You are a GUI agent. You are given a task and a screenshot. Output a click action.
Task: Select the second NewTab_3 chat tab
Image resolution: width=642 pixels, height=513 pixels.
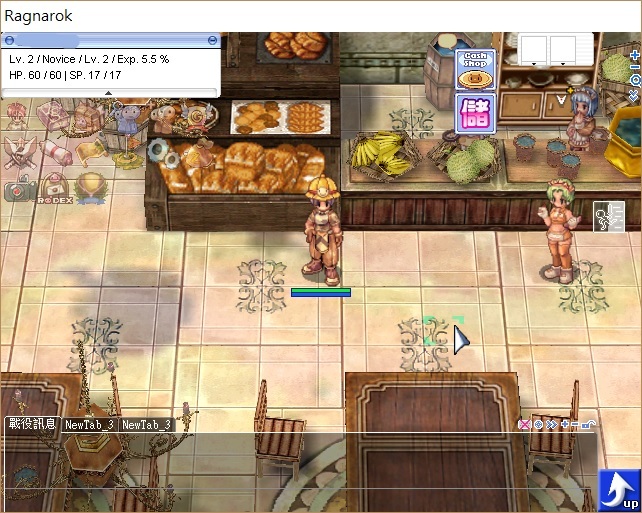click(147, 424)
